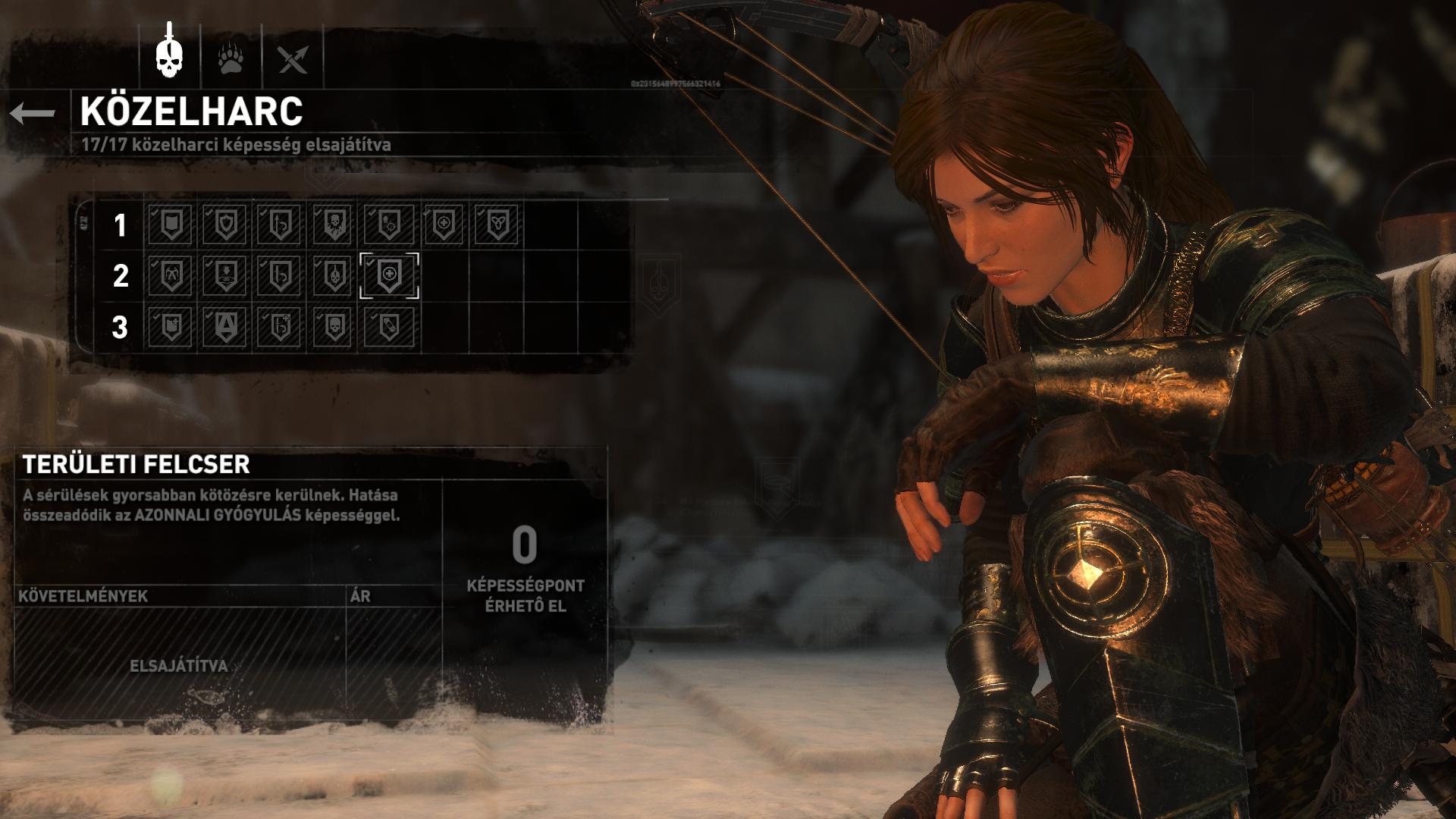The width and height of the screenshot is (1456, 819).
Task: Select the highlighted Területi Felcser skill
Action: (x=389, y=275)
